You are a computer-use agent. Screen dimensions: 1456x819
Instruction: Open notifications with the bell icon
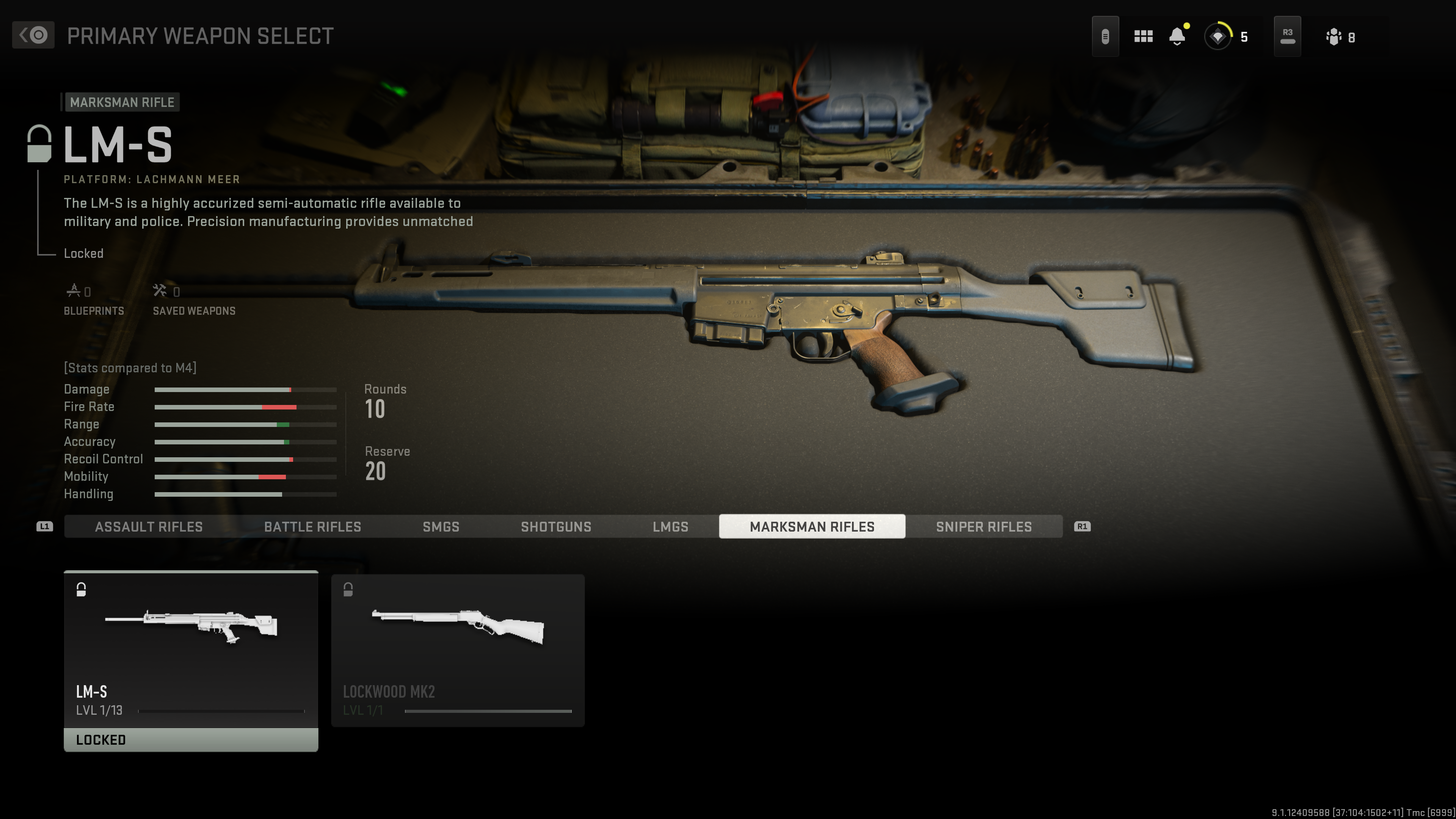[1177, 37]
